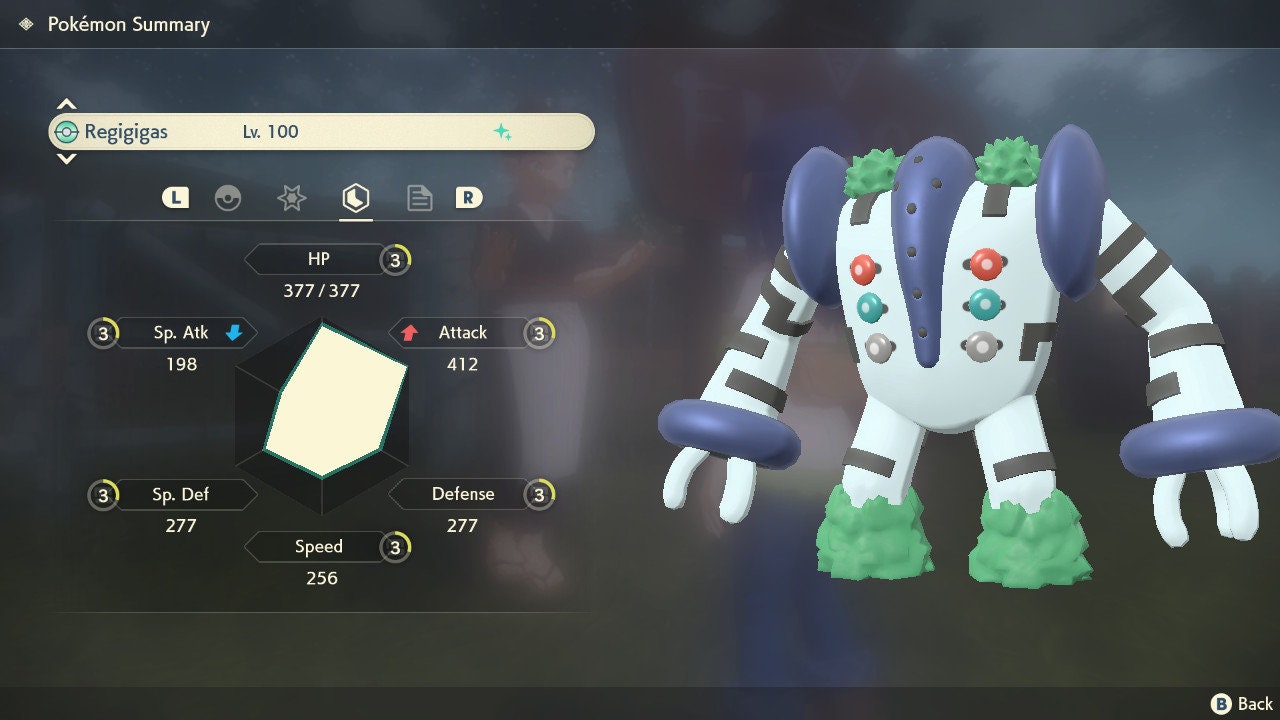This screenshot has height=720, width=1280.
Task: Select the stats tab with the shield icon
Action: tap(355, 198)
